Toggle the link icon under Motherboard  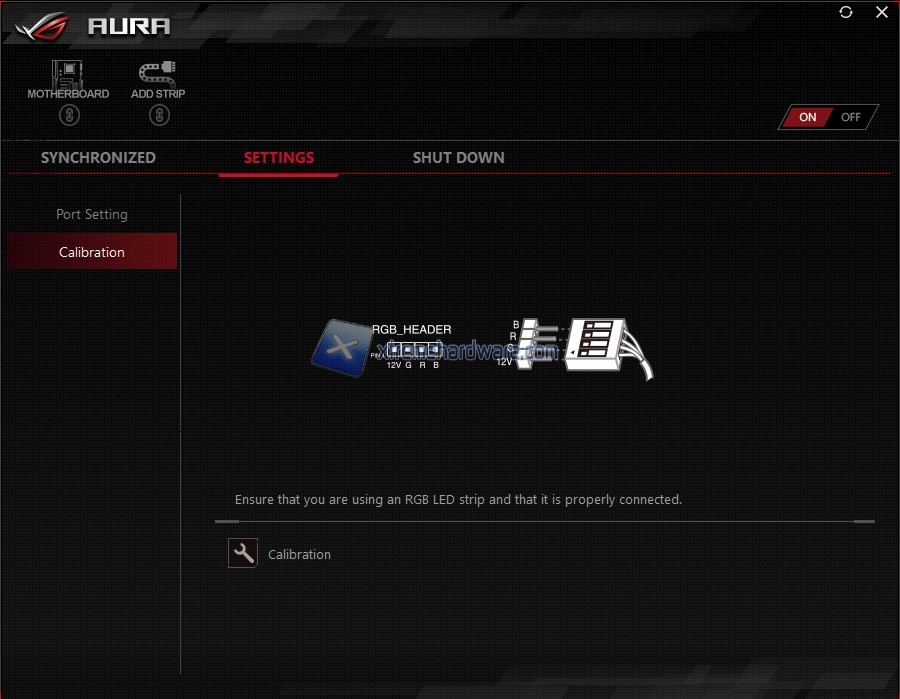click(x=68, y=115)
